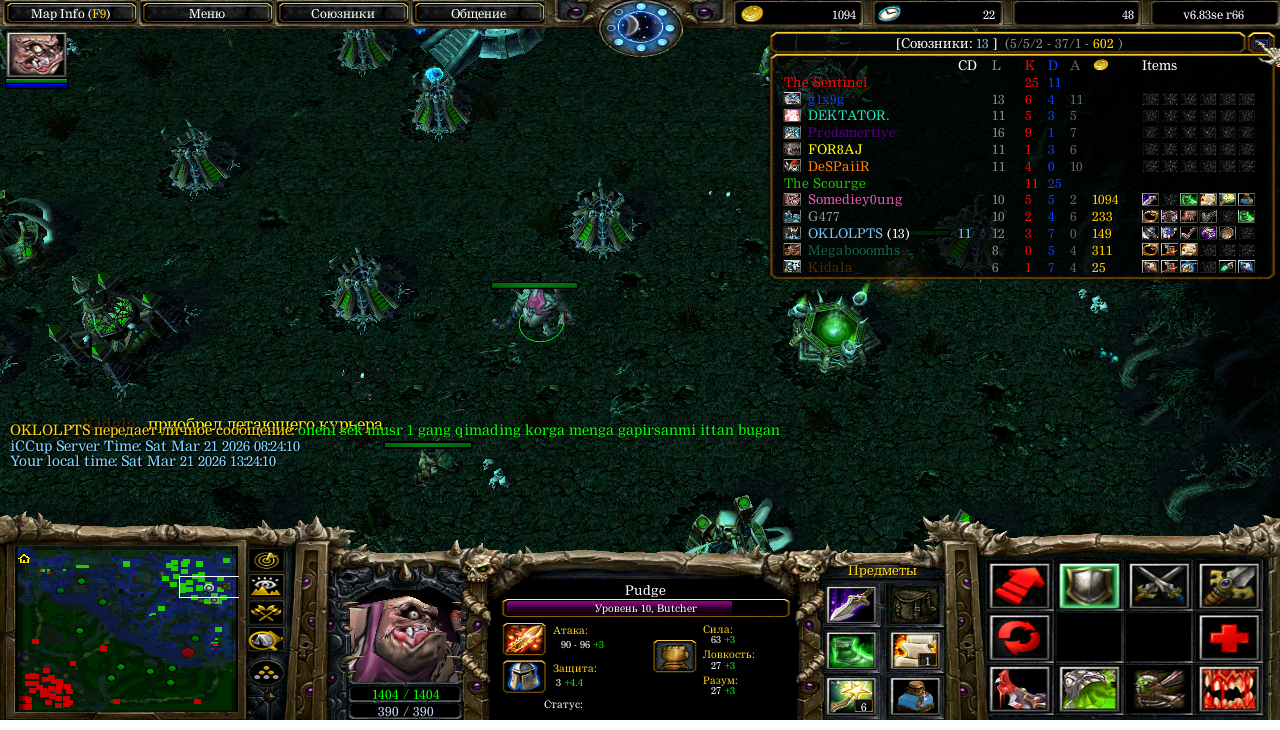Open the Общение chat log
Image resolution: width=1280 pixels, height=730 pixels.
(x=478, y=14)
